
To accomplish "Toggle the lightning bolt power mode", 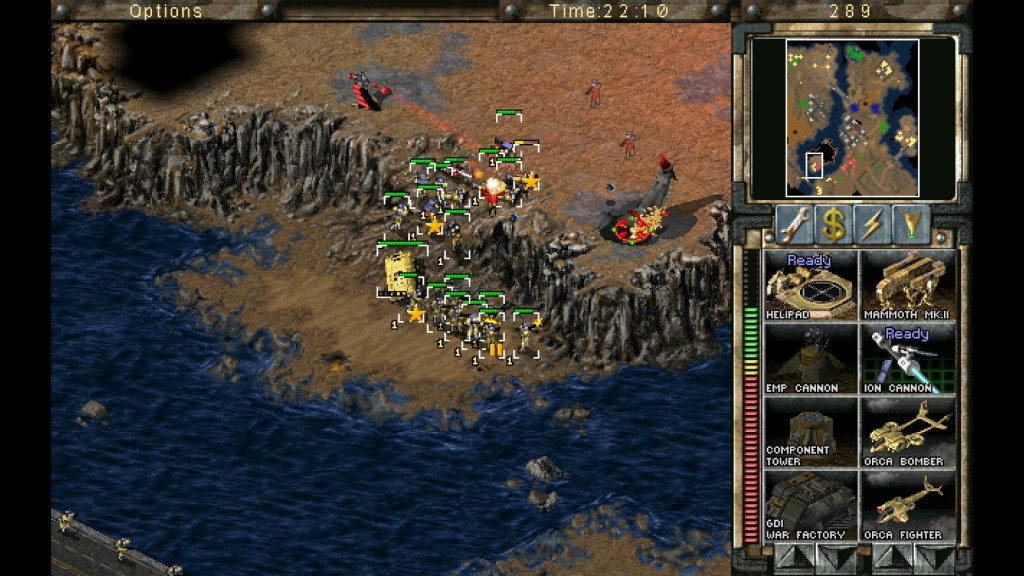I will tap(872, 225).
